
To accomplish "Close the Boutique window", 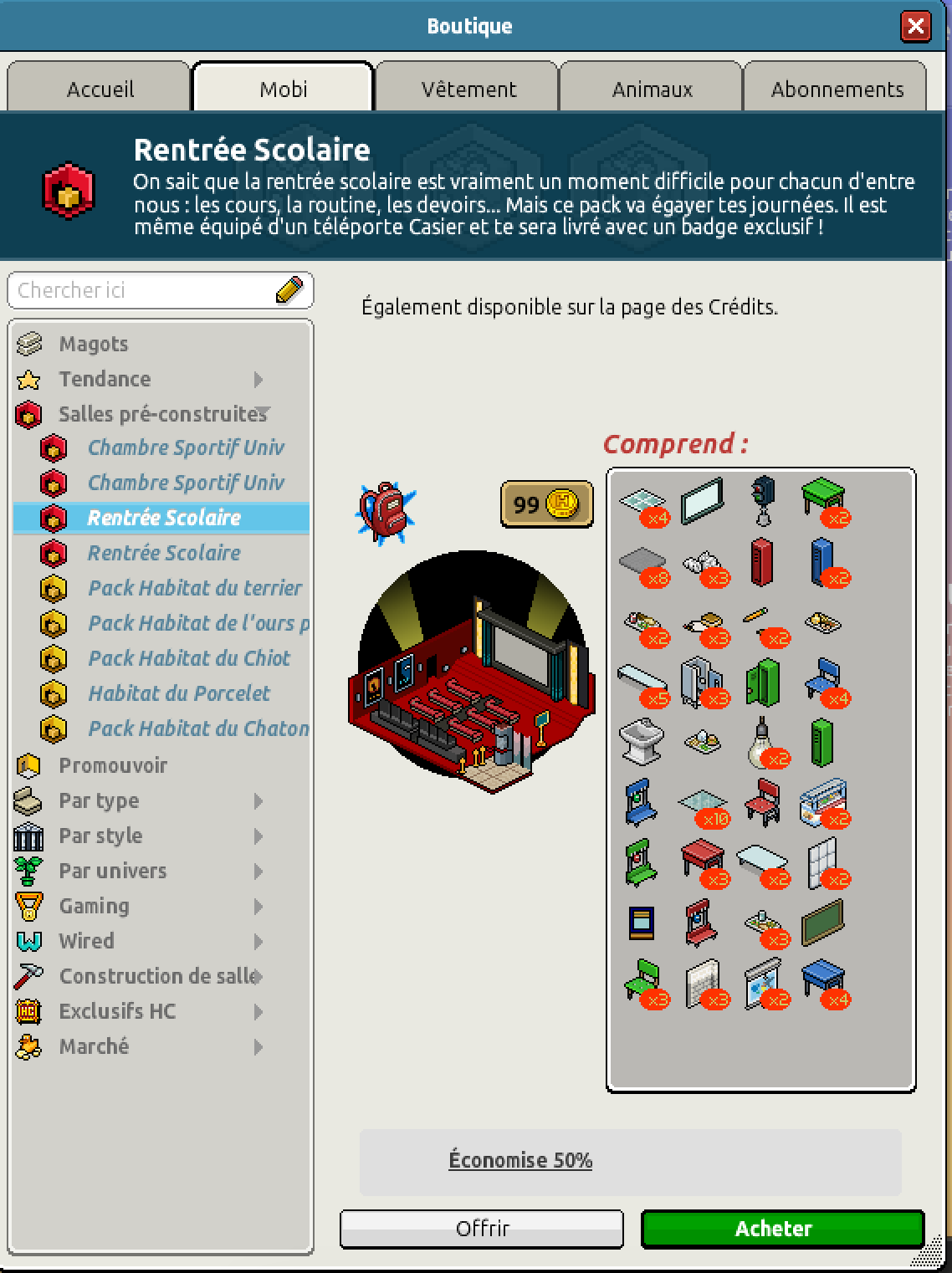I will point(915,27).
